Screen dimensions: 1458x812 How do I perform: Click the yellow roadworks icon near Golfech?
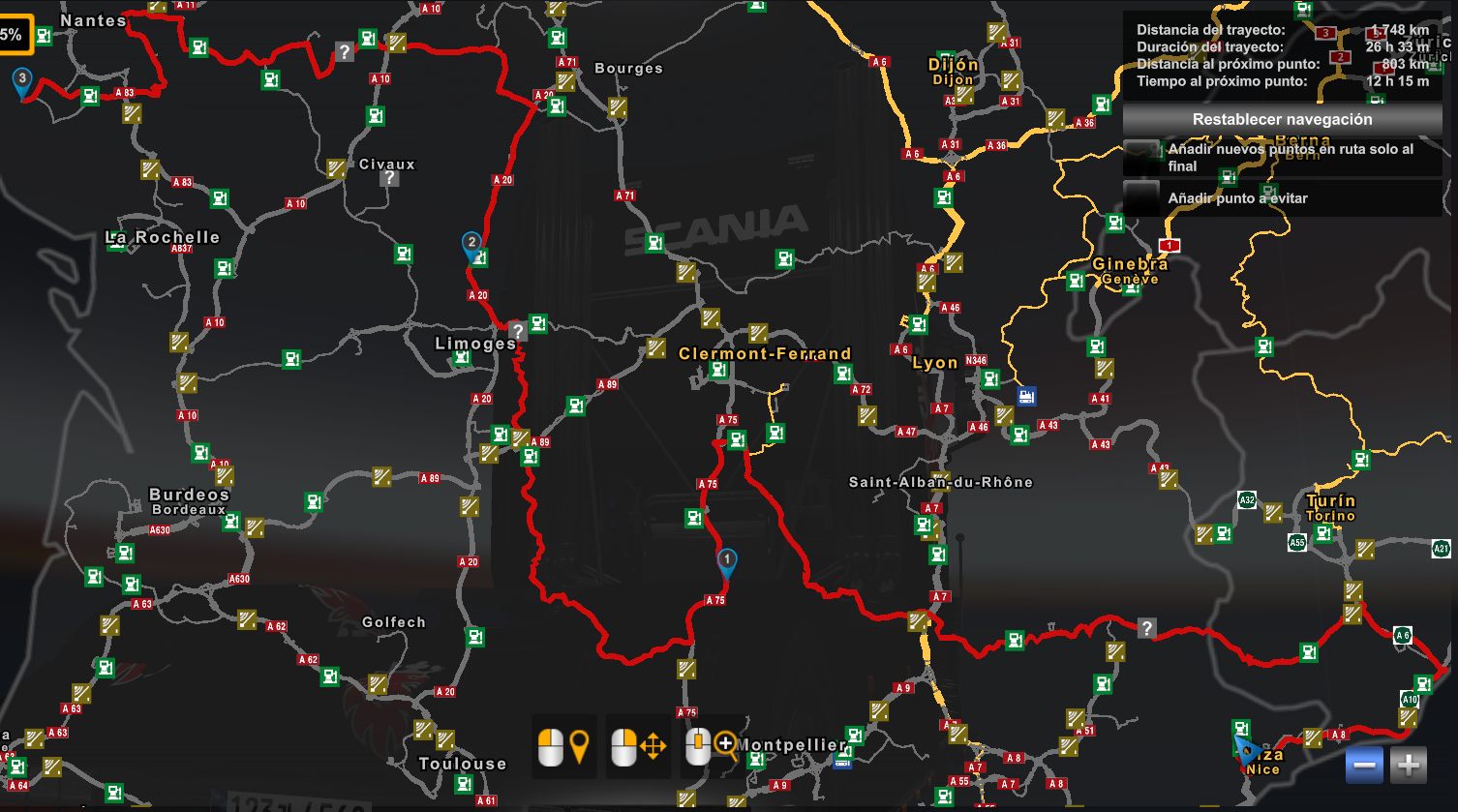click(x=378, y=684)
